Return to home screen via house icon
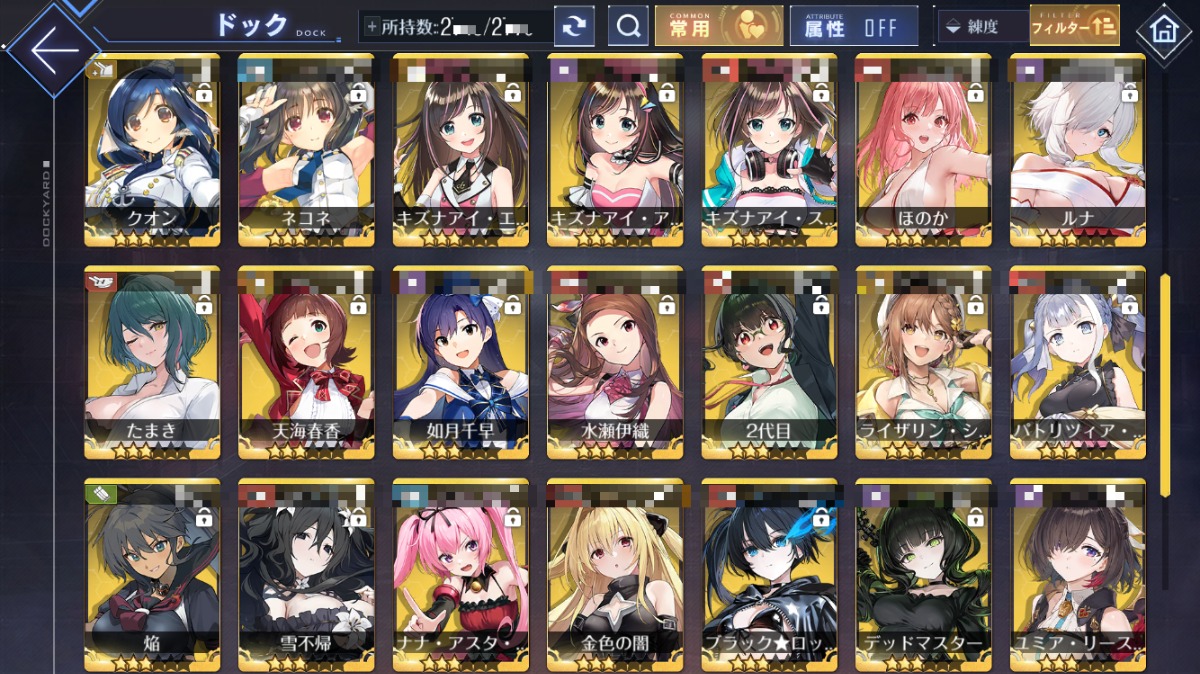The image size is (1200, 674). [1163, 29]
